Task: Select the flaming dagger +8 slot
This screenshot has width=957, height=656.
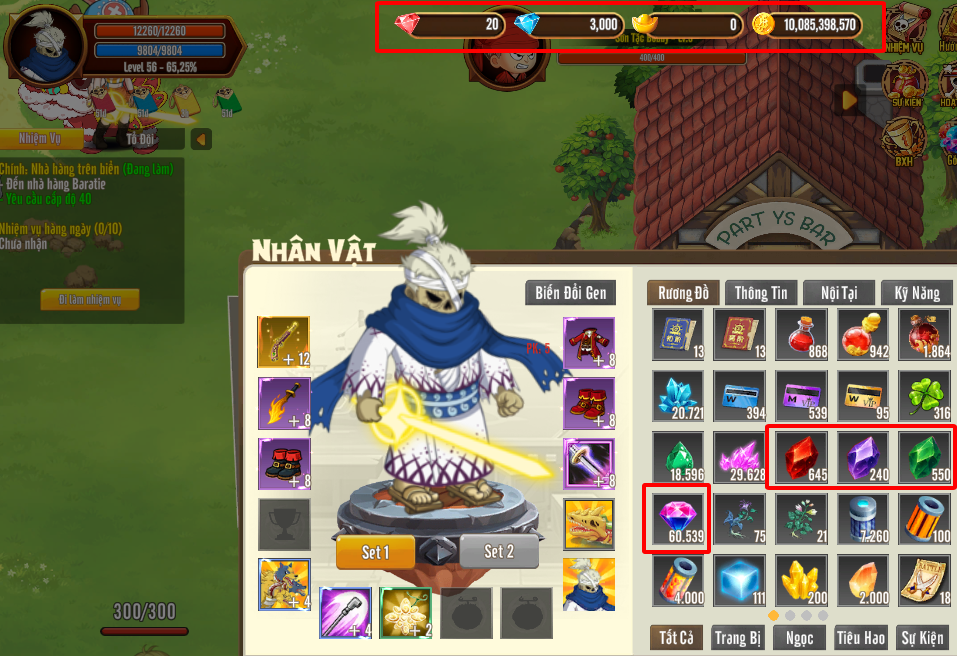Action: point(284,403)
